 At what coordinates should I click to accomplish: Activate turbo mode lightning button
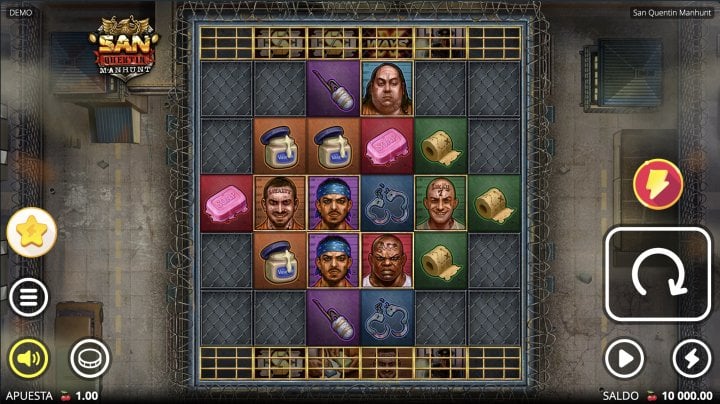pyautogui.click(x=691, y=358)
